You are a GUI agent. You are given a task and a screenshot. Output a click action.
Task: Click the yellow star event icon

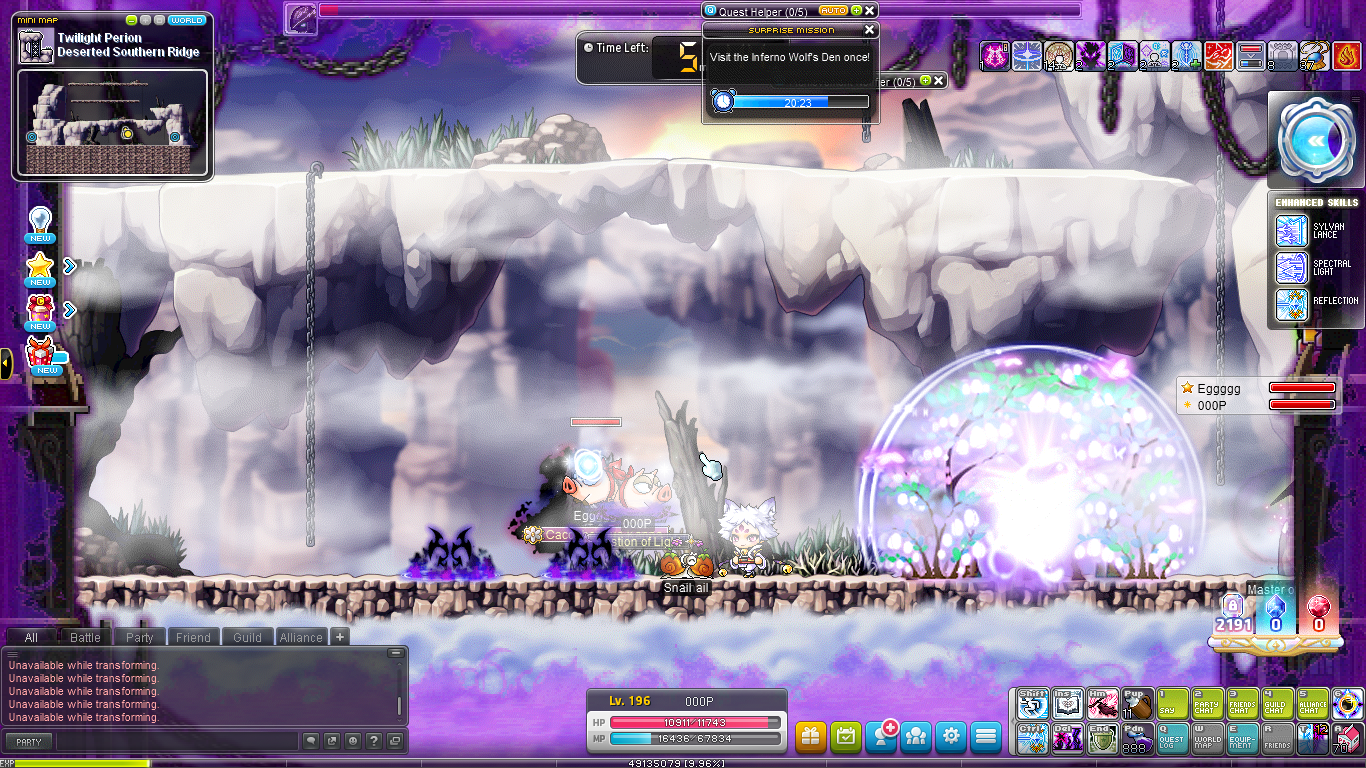pyautogui.click(x=40, y=266)
